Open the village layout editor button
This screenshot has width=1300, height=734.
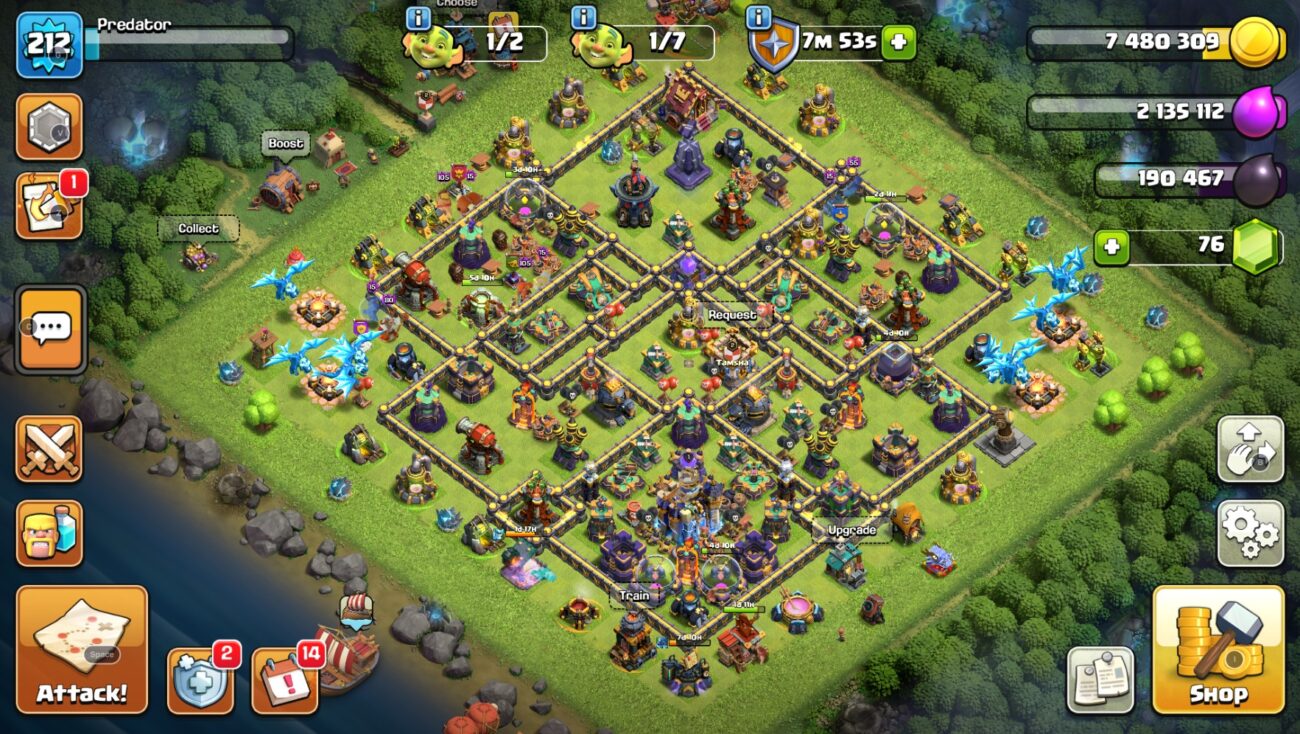coord(1250,449)
